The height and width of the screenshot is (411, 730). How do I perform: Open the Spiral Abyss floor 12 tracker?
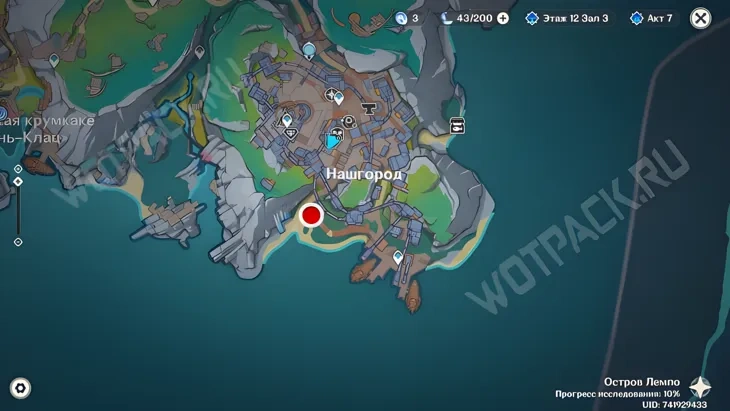[x=567, y=18]
